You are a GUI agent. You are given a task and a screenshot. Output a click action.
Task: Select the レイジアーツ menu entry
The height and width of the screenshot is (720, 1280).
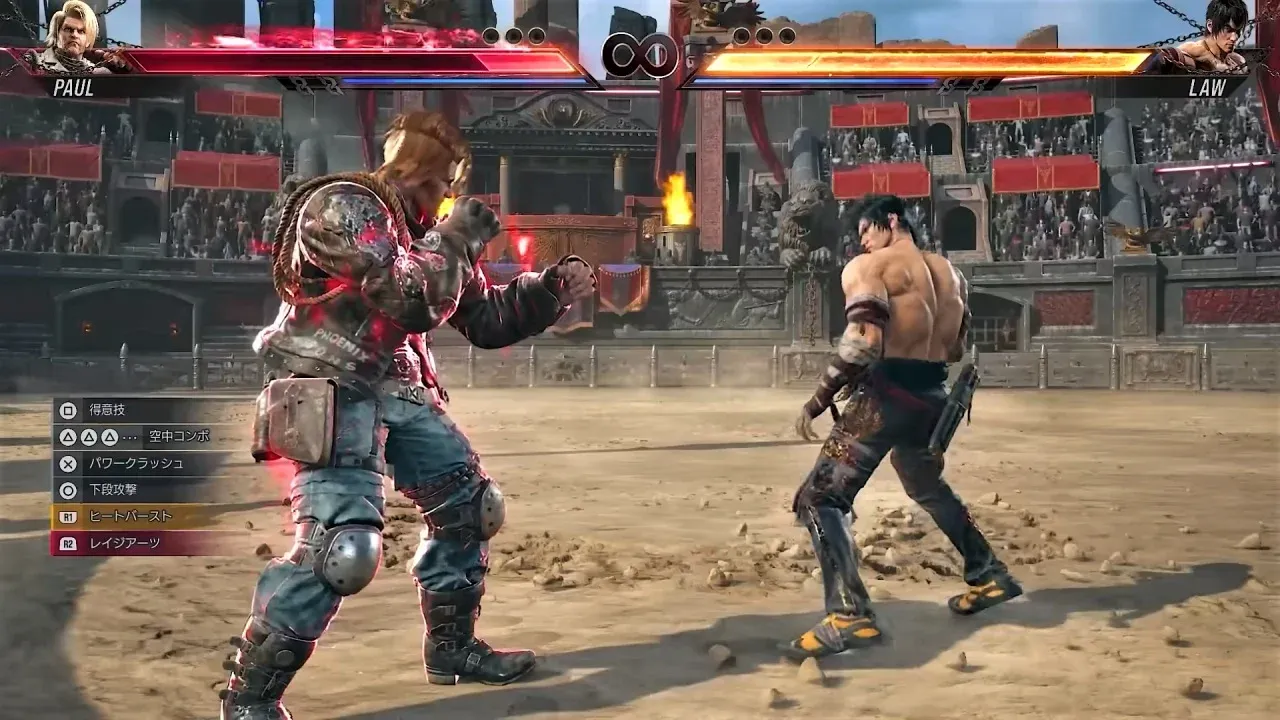point(122,543)
